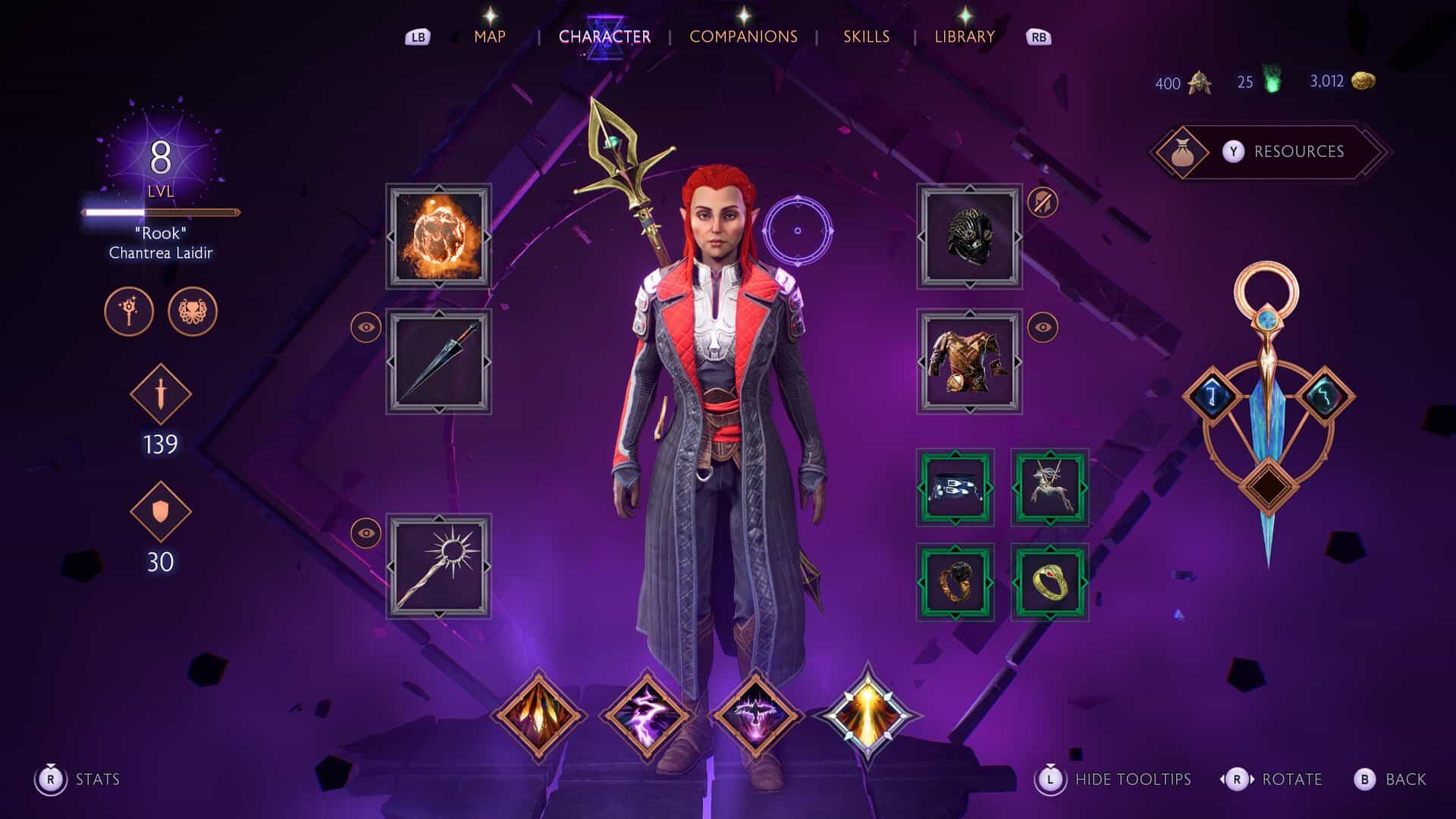Choose the dagger weapon slot

coord(438,362)
